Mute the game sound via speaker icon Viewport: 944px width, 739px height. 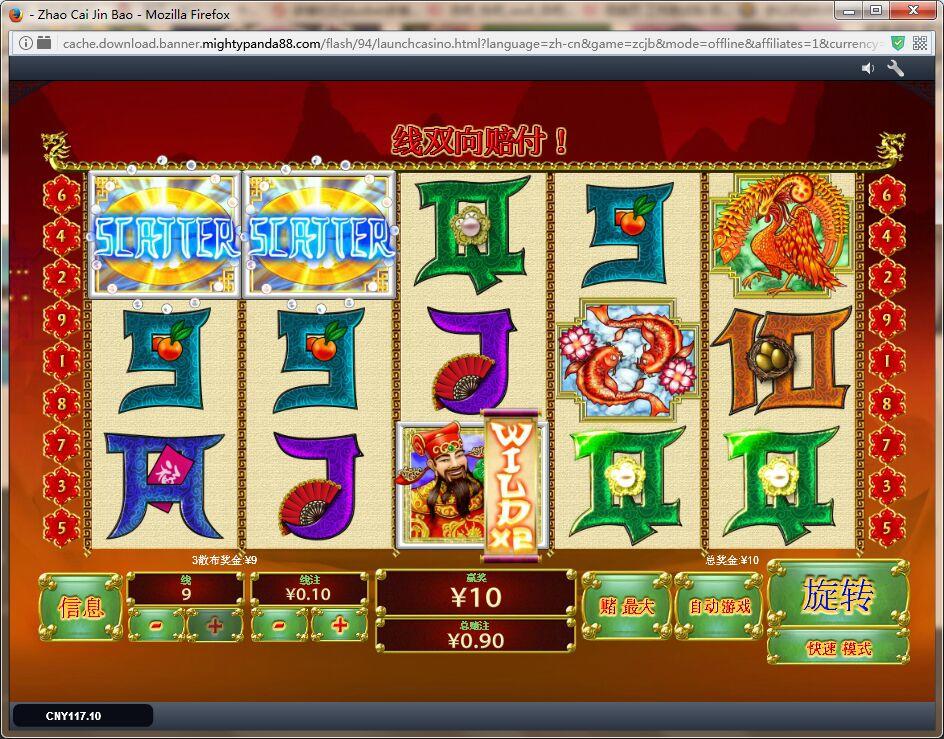point(867,68)
